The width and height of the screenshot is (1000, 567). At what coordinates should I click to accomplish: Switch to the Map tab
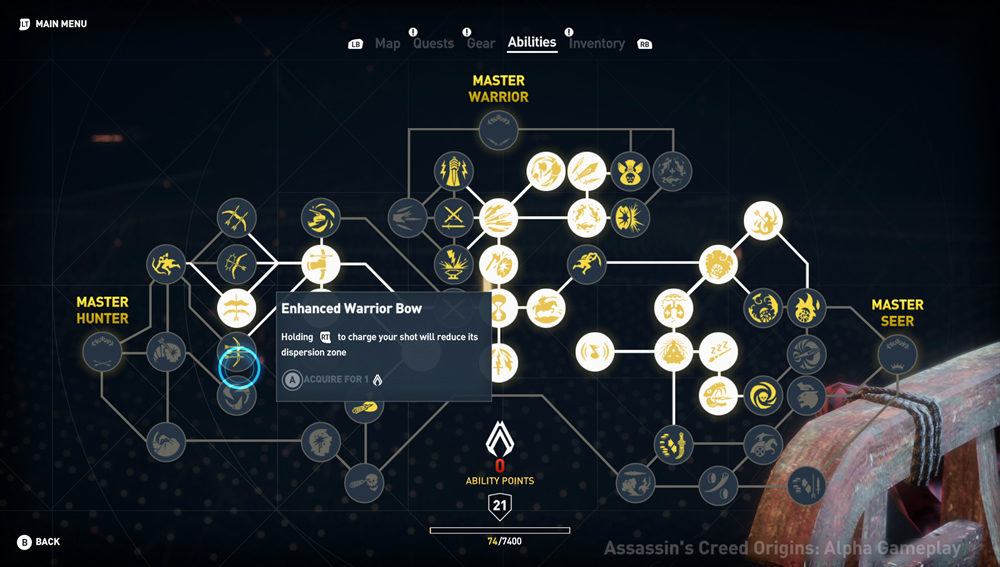click(x=387, y=43)
